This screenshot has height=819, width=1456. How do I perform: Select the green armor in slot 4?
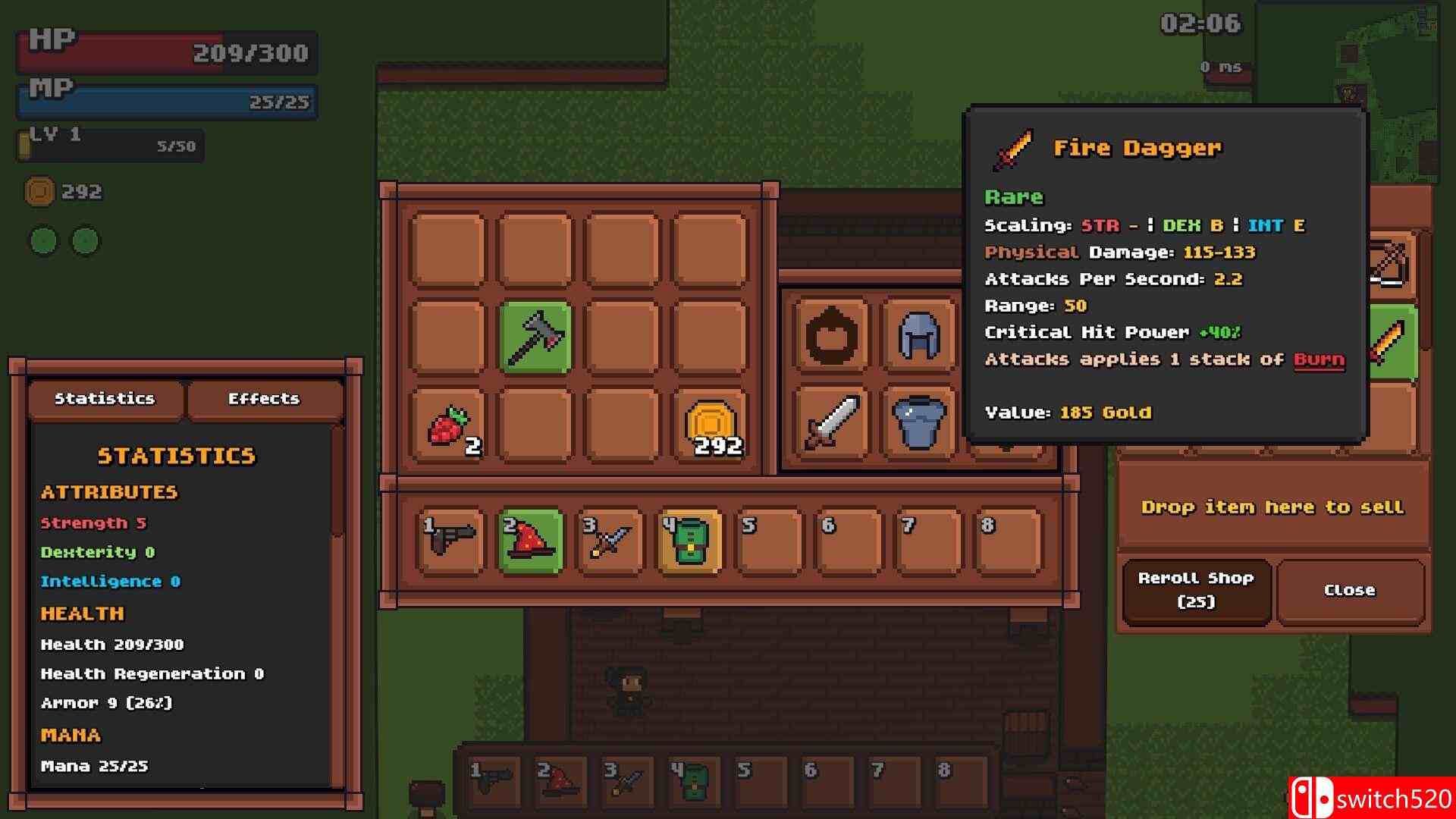pos(689,541)
